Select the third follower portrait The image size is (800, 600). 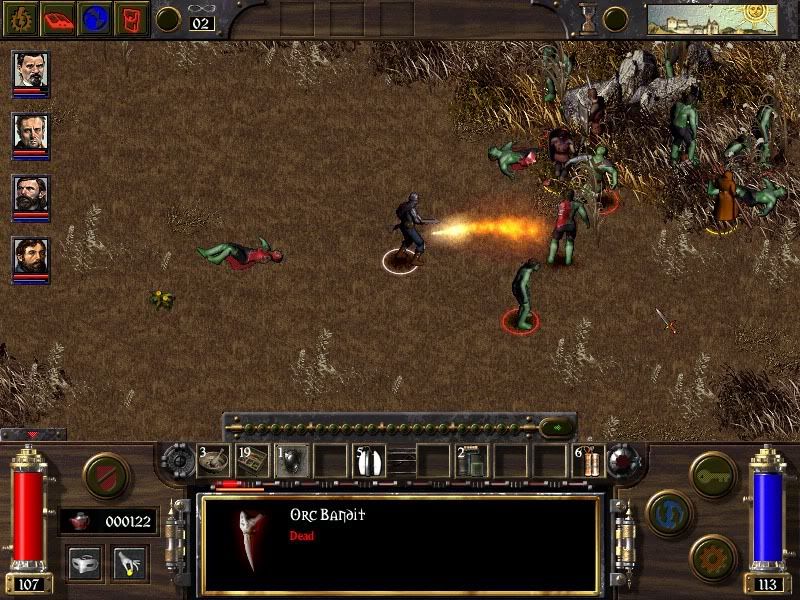coord(31,197)
